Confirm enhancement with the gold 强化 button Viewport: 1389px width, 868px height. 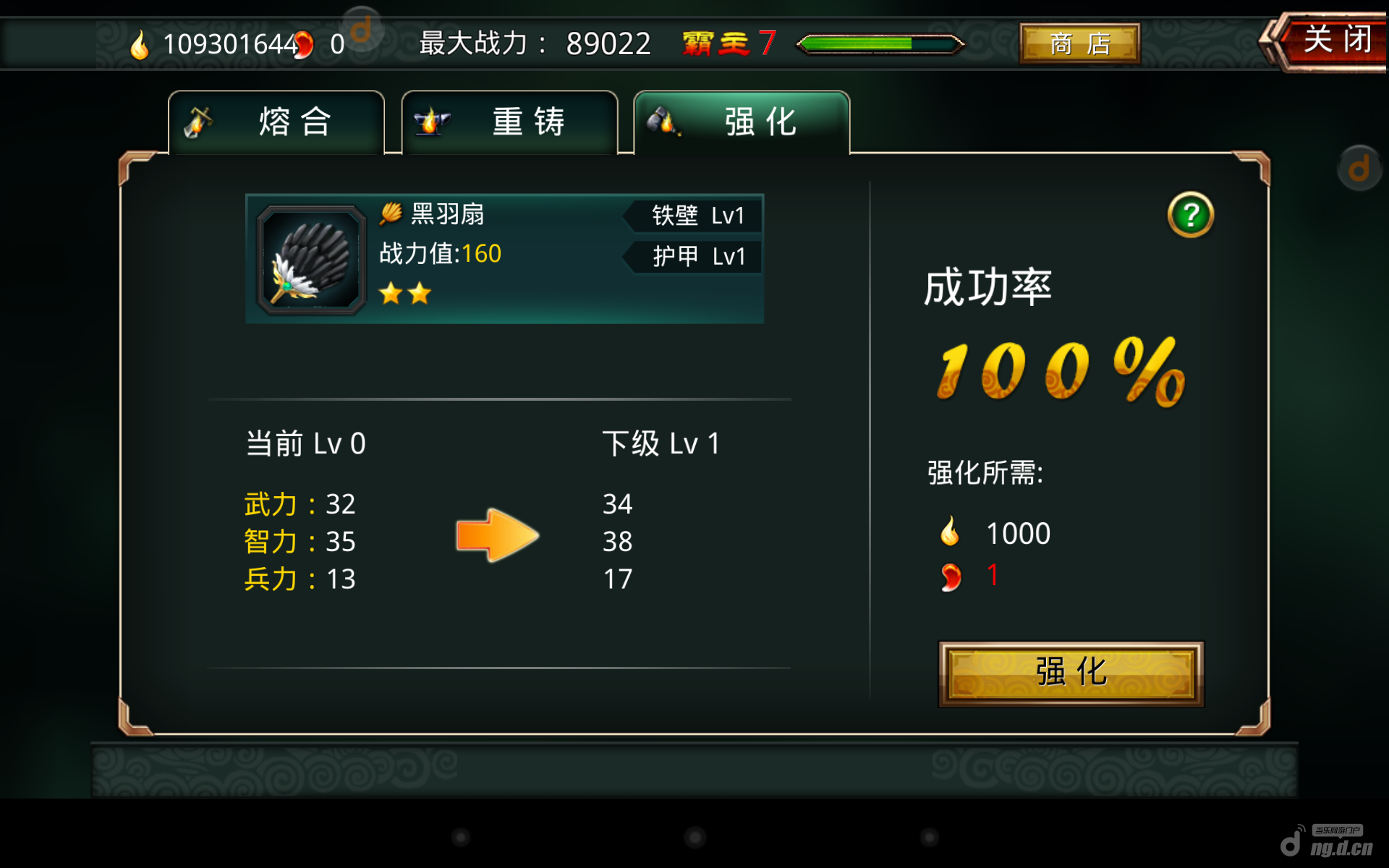[1071, 673]
